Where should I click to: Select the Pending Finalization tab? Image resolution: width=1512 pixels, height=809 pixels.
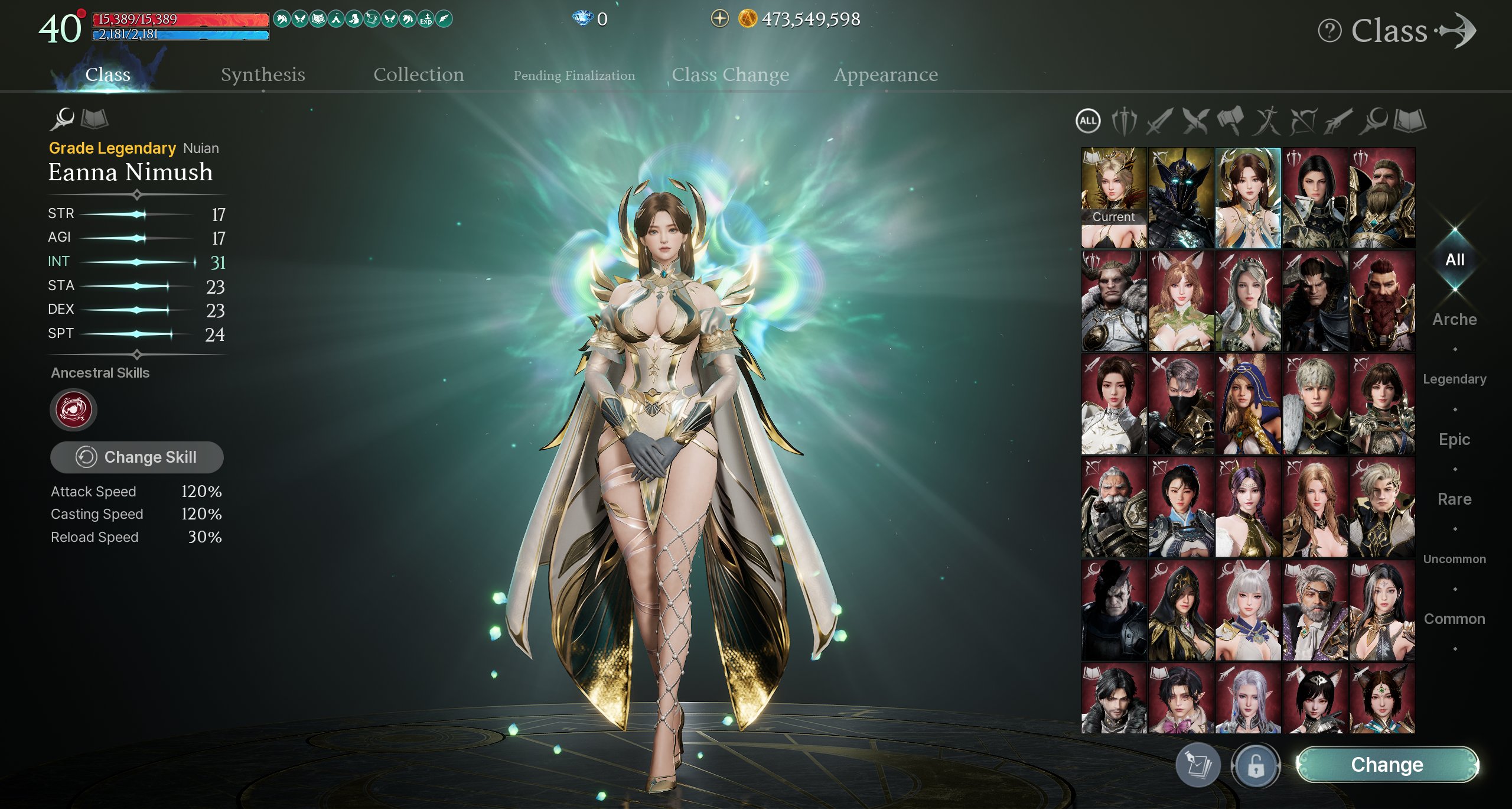coord(574,76)
